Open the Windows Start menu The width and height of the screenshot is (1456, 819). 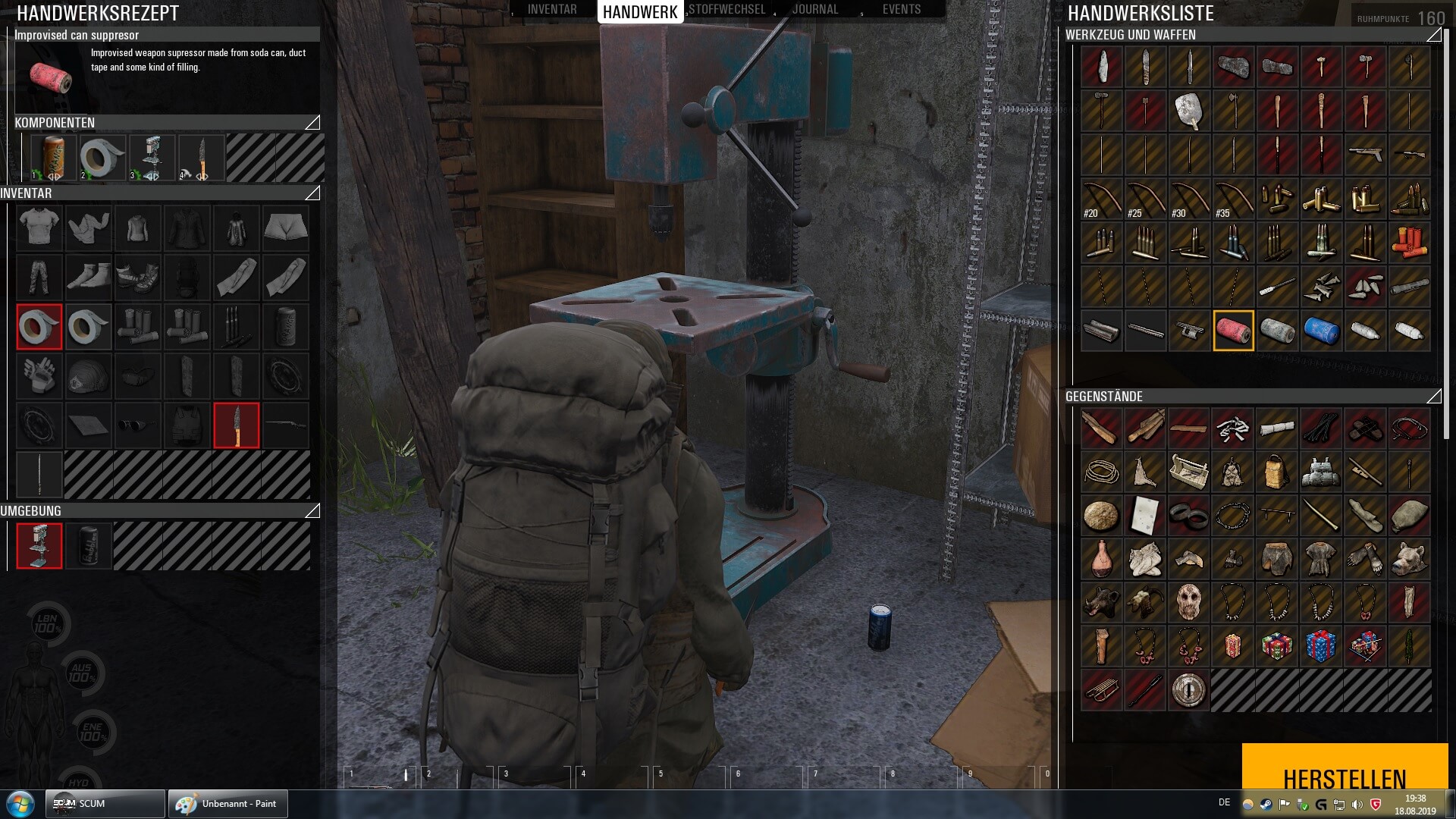pyautogui.click(x=20, y=804)
